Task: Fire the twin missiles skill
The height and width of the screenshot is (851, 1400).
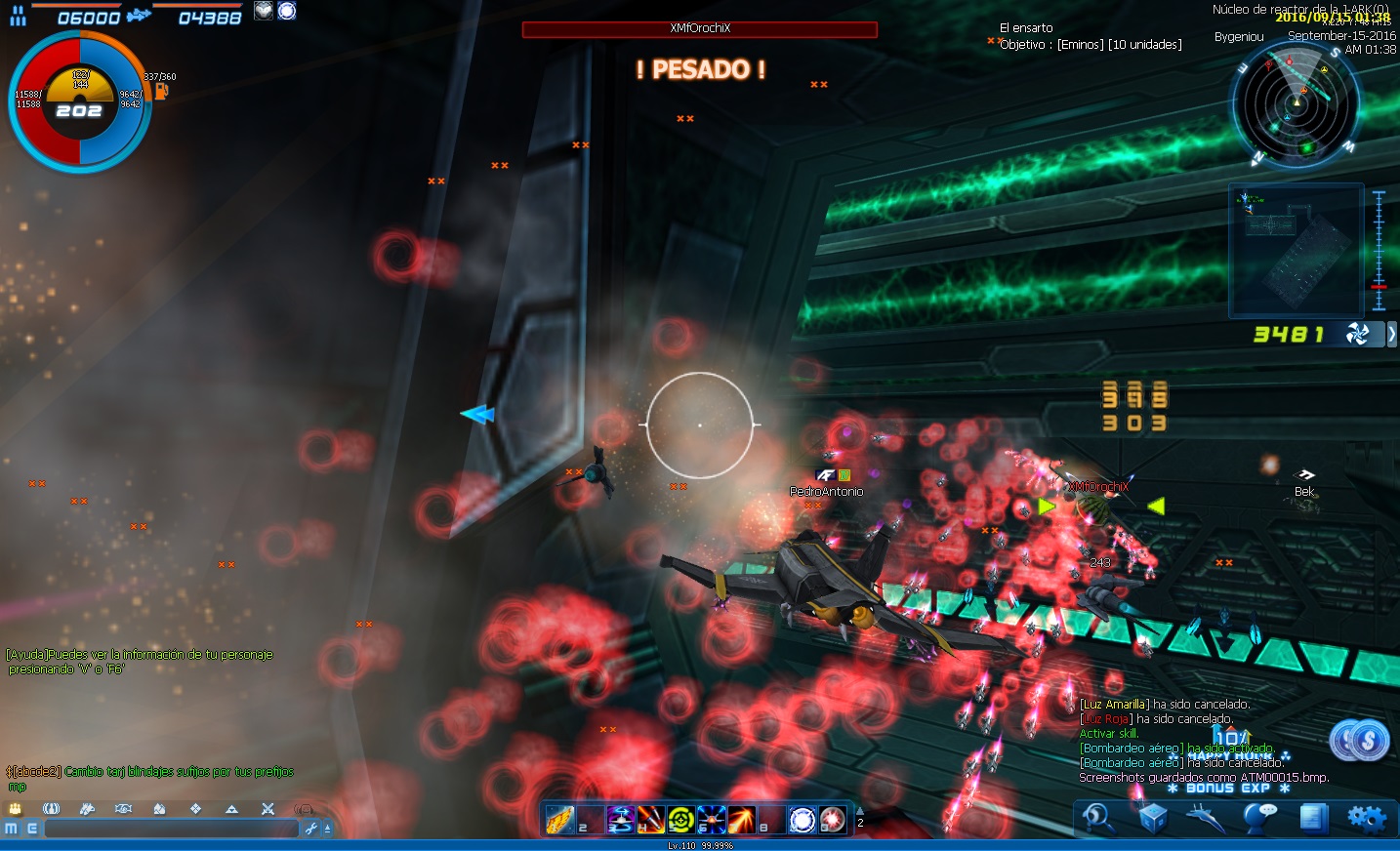Action: (x=651, y=820)
